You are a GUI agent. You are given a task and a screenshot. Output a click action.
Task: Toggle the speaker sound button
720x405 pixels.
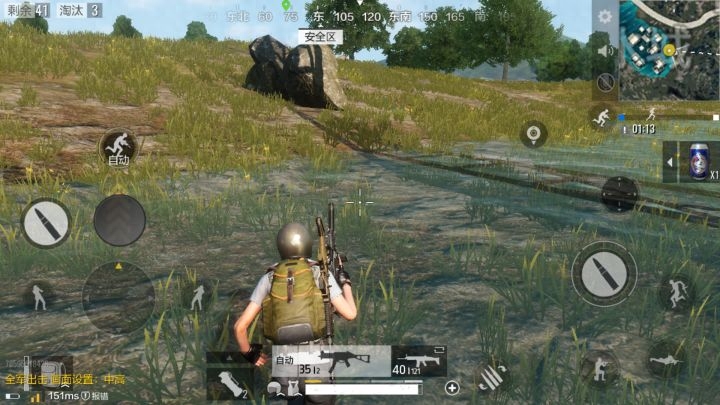(604, 50)
